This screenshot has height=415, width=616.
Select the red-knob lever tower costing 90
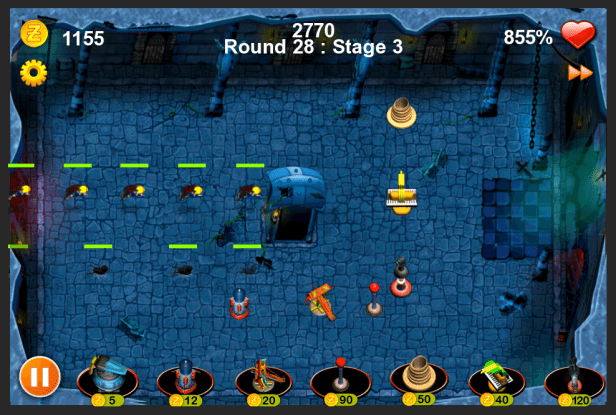point(341,380)
